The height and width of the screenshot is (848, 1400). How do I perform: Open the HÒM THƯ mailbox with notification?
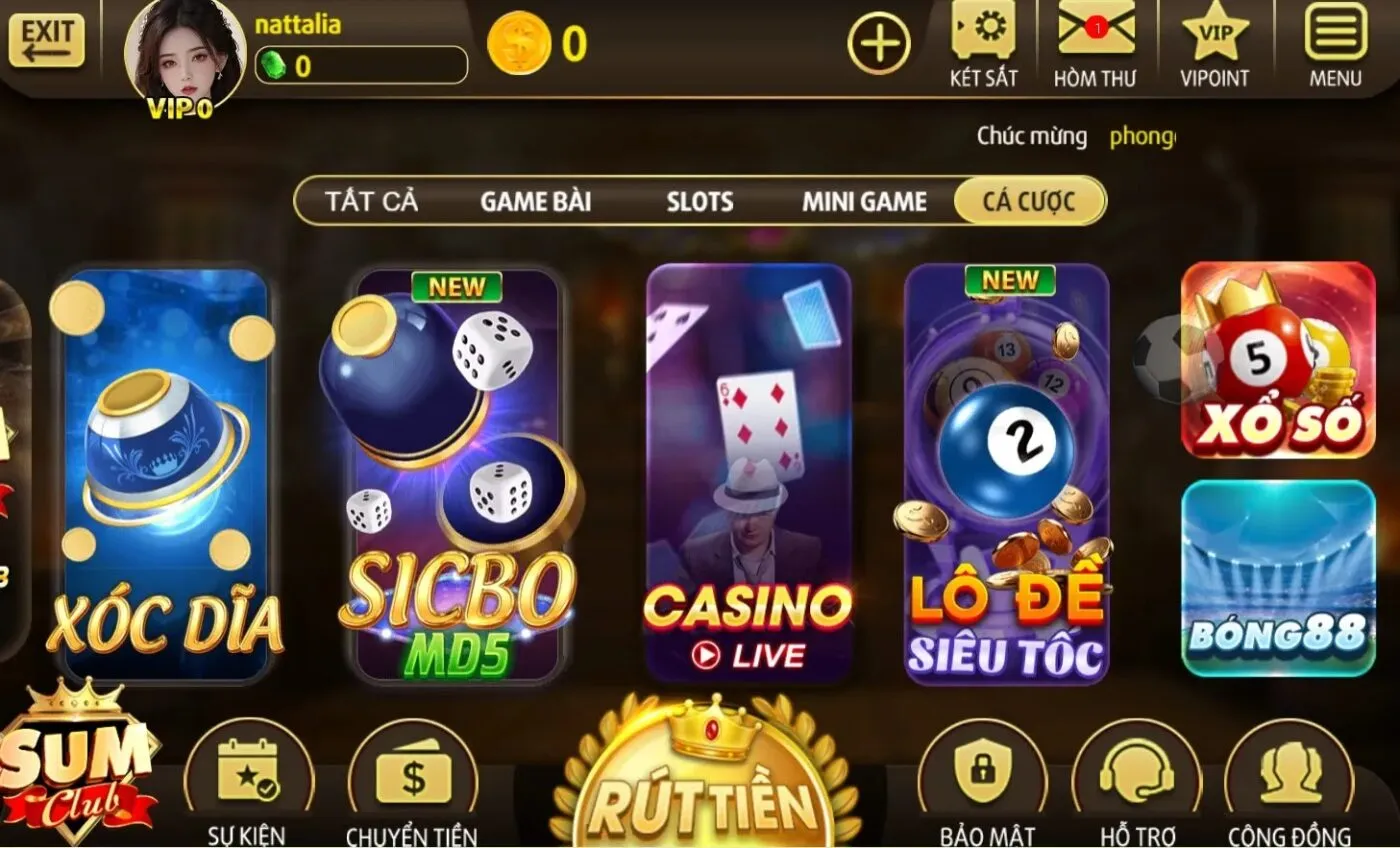(1096, 42)
